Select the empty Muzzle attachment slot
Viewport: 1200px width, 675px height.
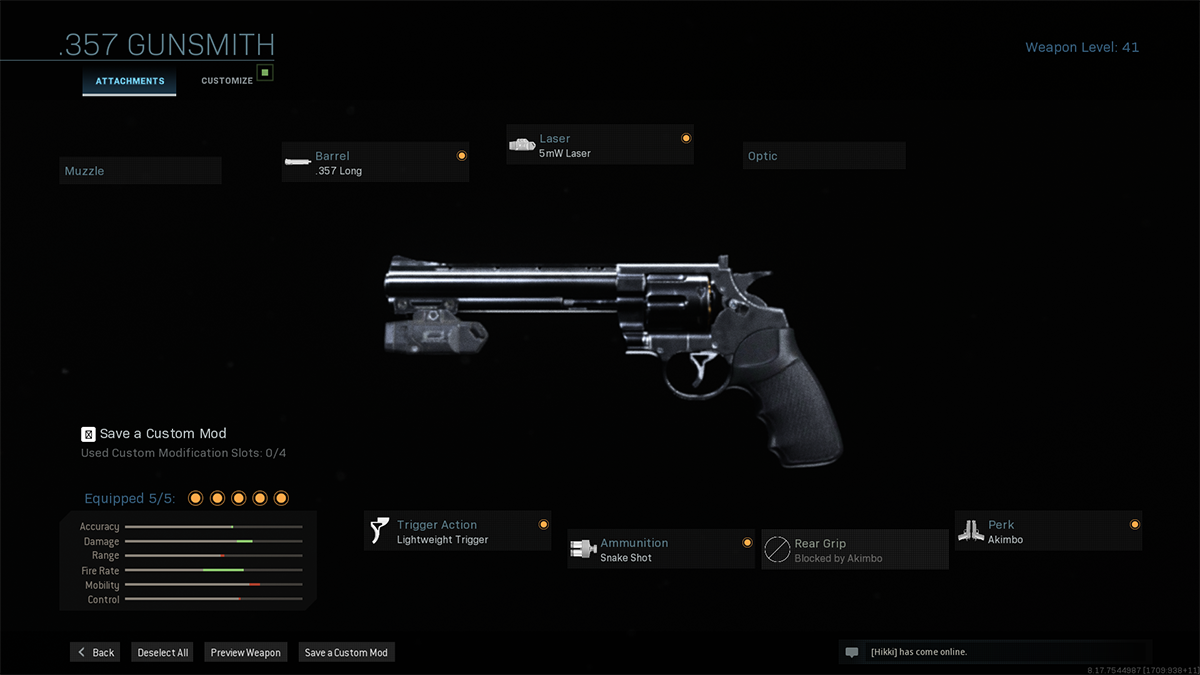point(140,171)
